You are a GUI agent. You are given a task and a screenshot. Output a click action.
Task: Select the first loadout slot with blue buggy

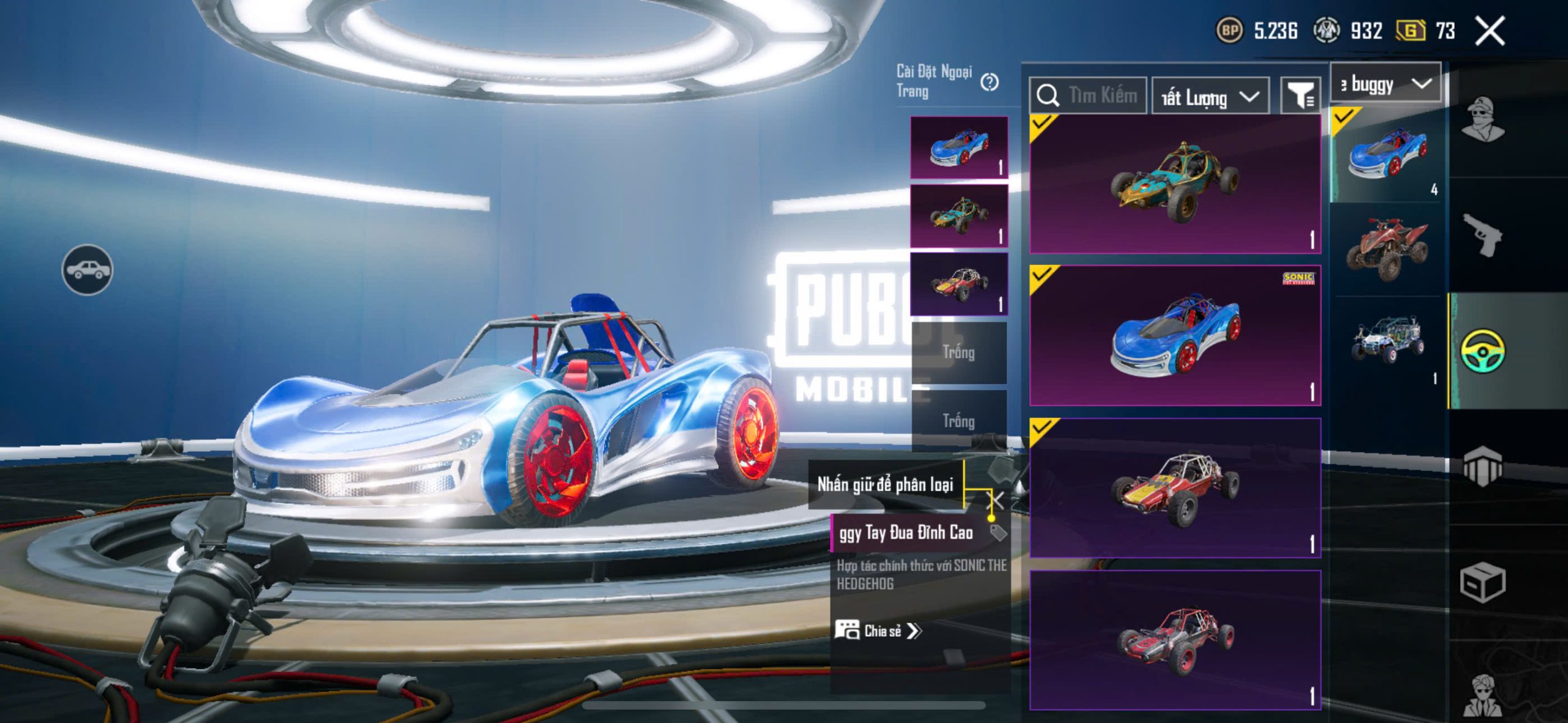pyautogui.click(x=959, y=148)
